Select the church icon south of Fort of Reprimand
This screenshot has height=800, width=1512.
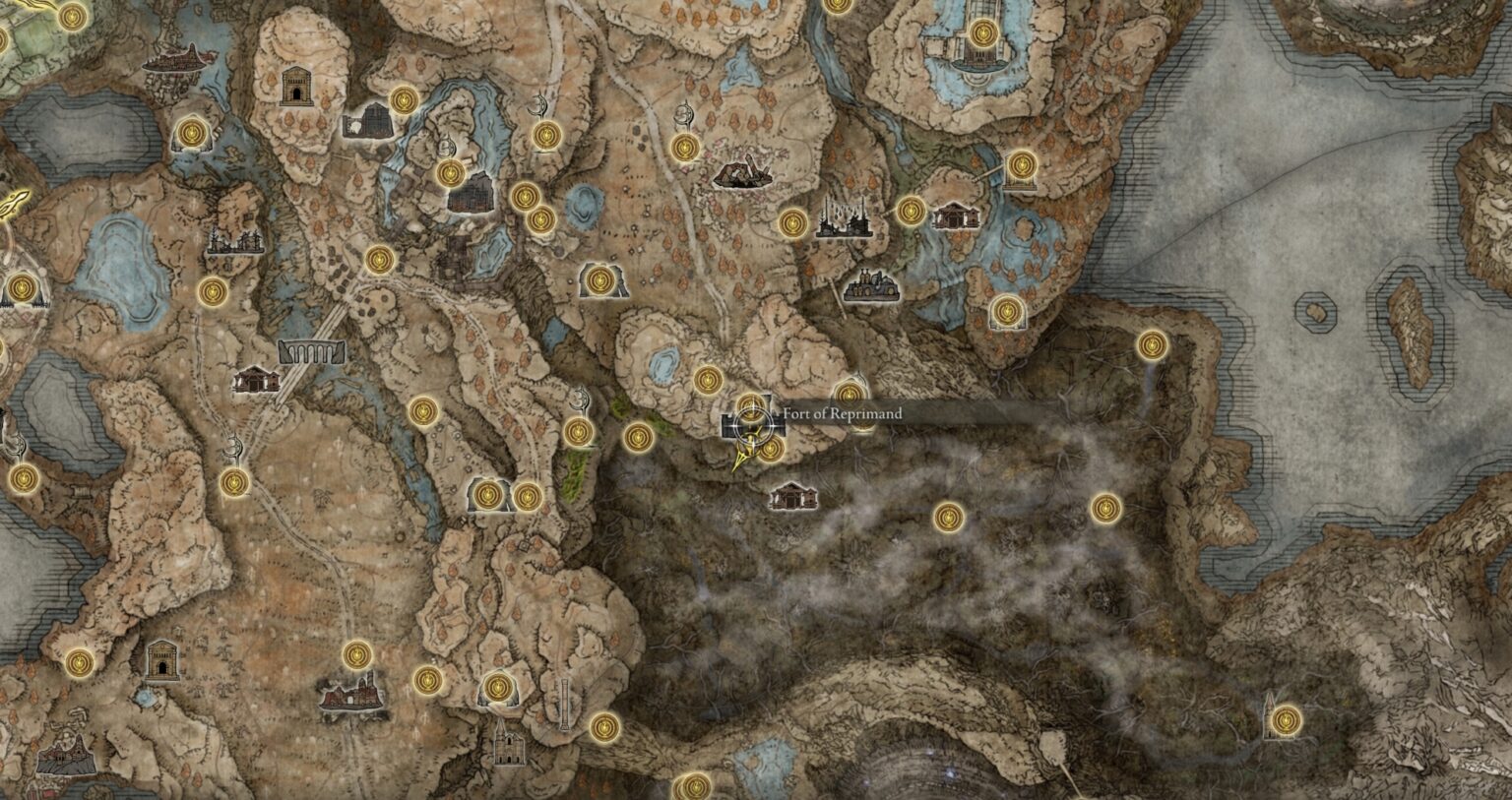point(793,495)
